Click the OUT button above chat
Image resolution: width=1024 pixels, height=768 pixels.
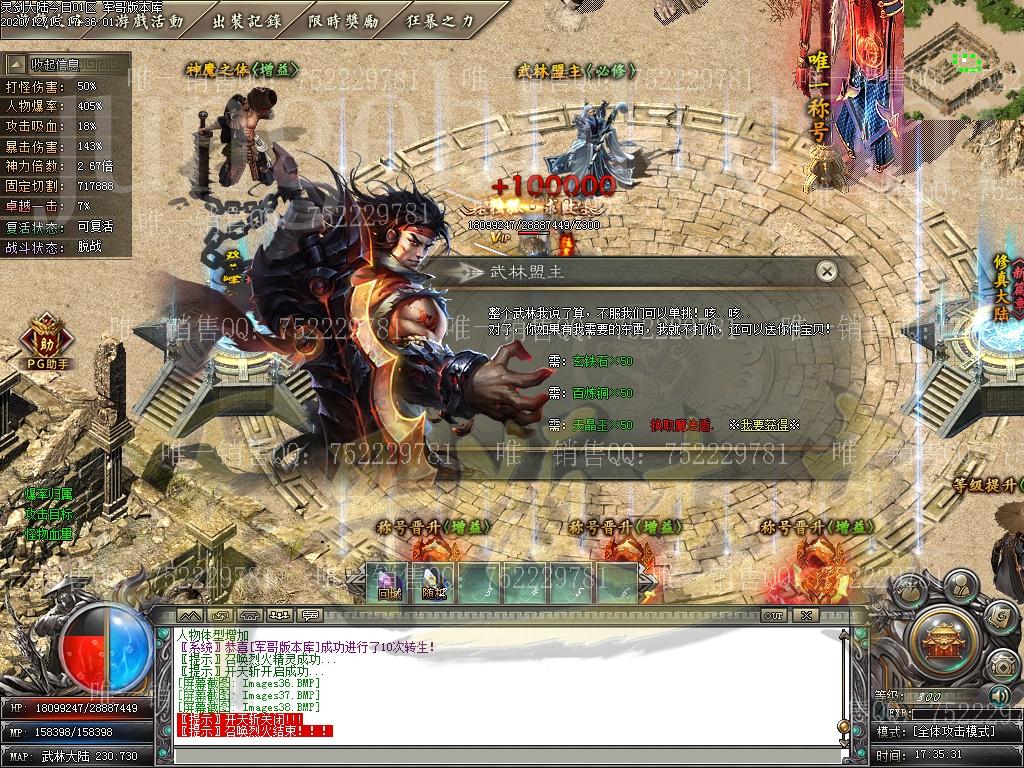[773, 615]
